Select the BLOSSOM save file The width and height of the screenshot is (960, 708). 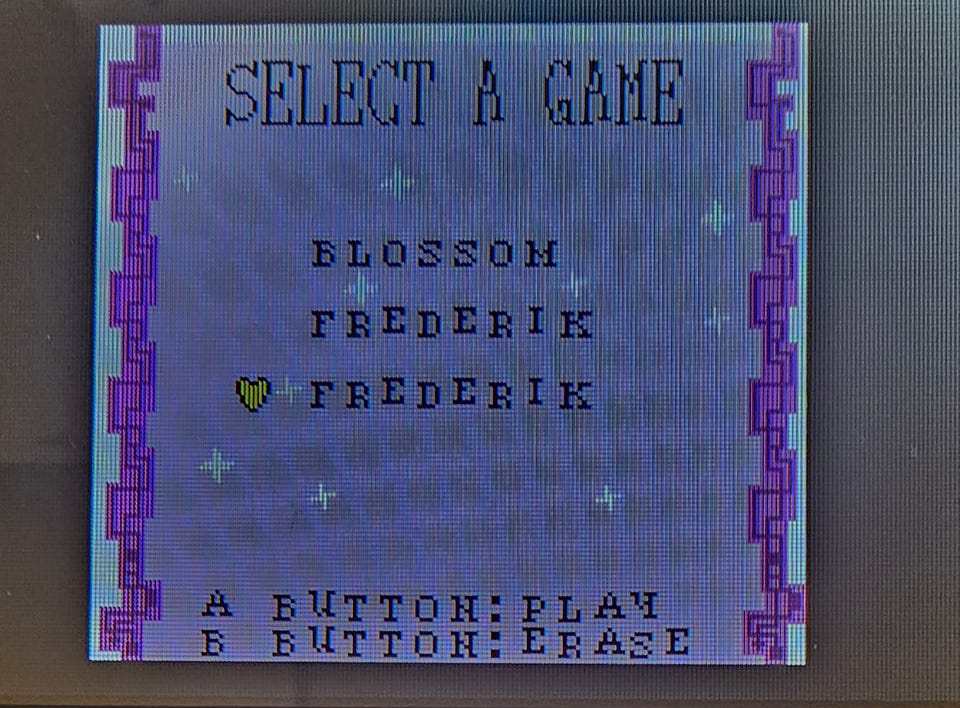coord(434,255)
